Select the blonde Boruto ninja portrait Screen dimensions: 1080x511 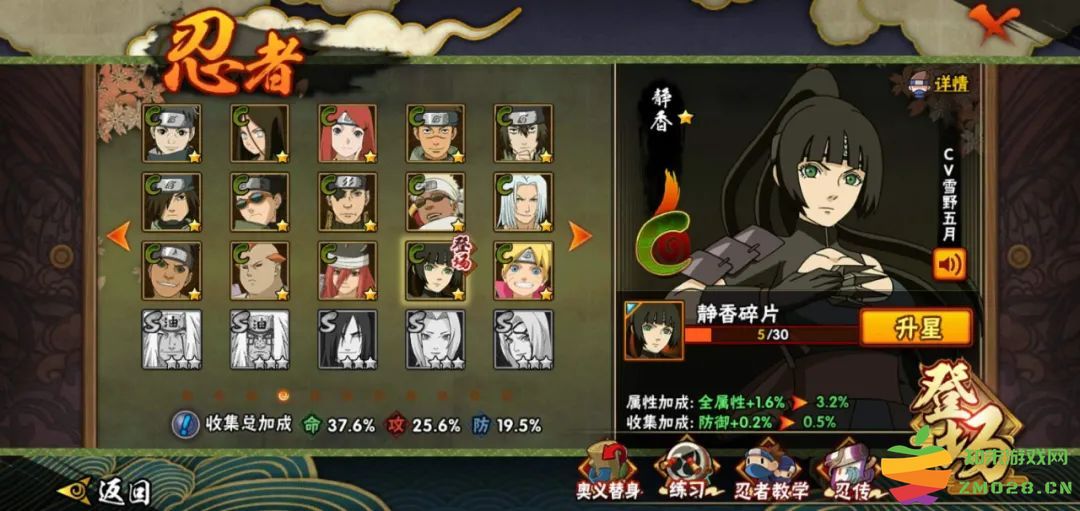pos(522,270)
